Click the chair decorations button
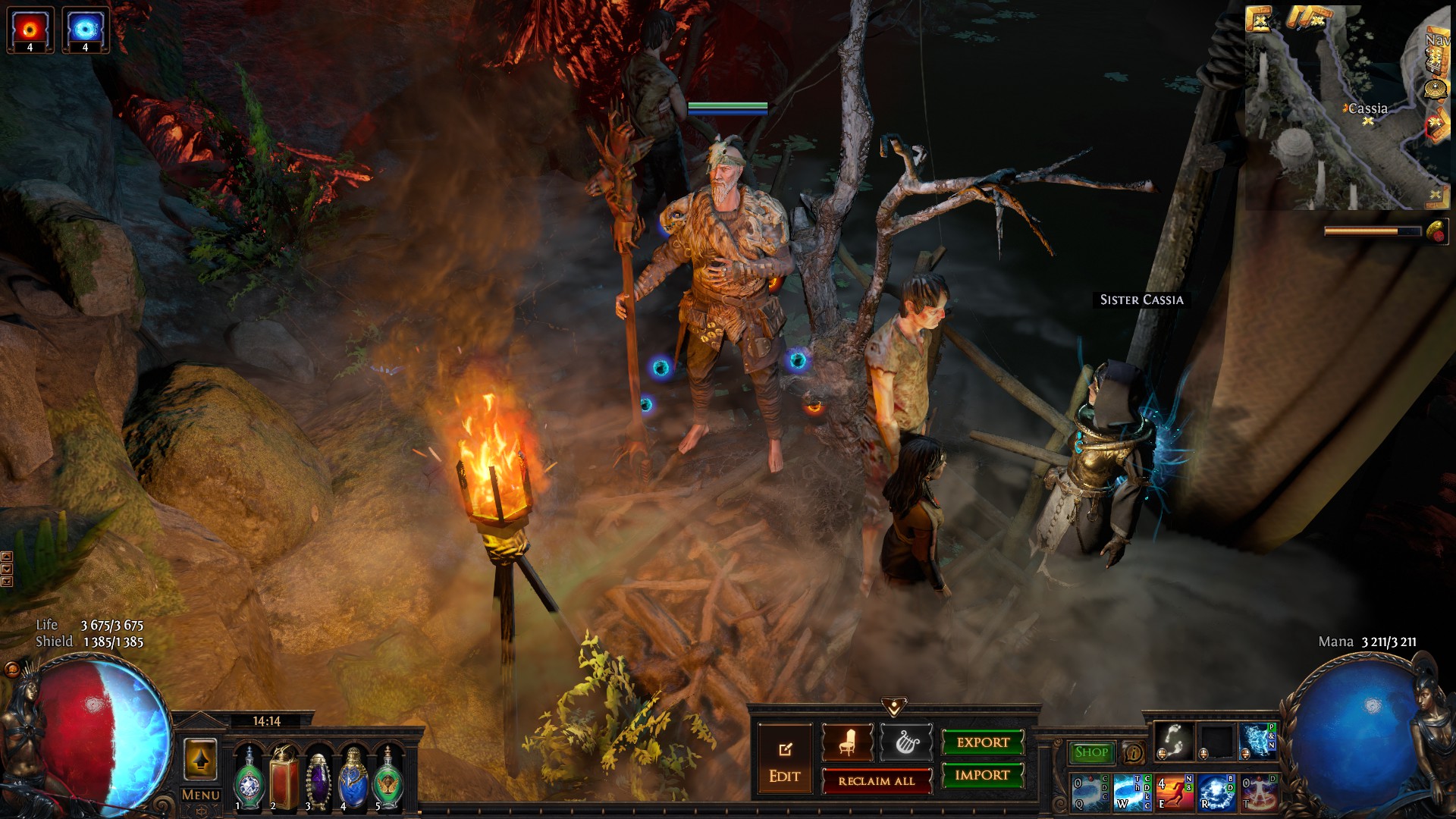Viewport: 1456px width, 819px height. (x=847, y=742)
